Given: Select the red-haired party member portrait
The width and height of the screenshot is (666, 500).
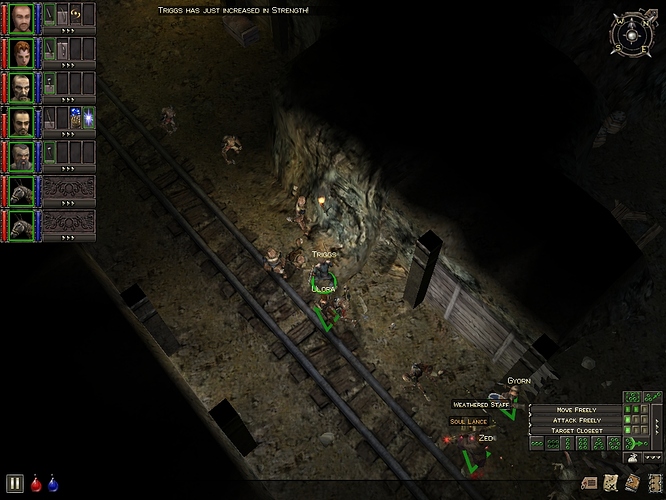Looking at the screenshot, I should pos(22,53).
